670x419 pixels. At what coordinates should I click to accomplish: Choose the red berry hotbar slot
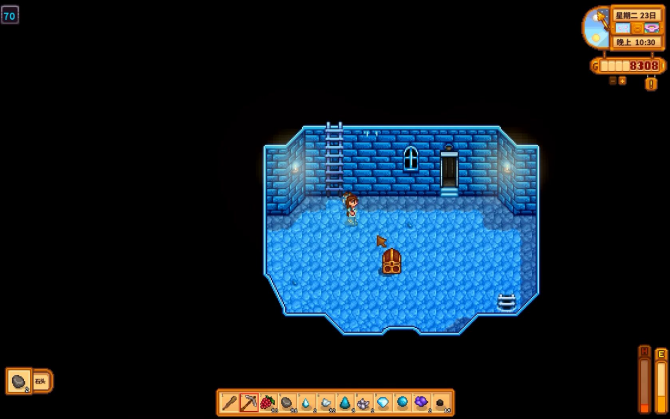coord(267,403)
